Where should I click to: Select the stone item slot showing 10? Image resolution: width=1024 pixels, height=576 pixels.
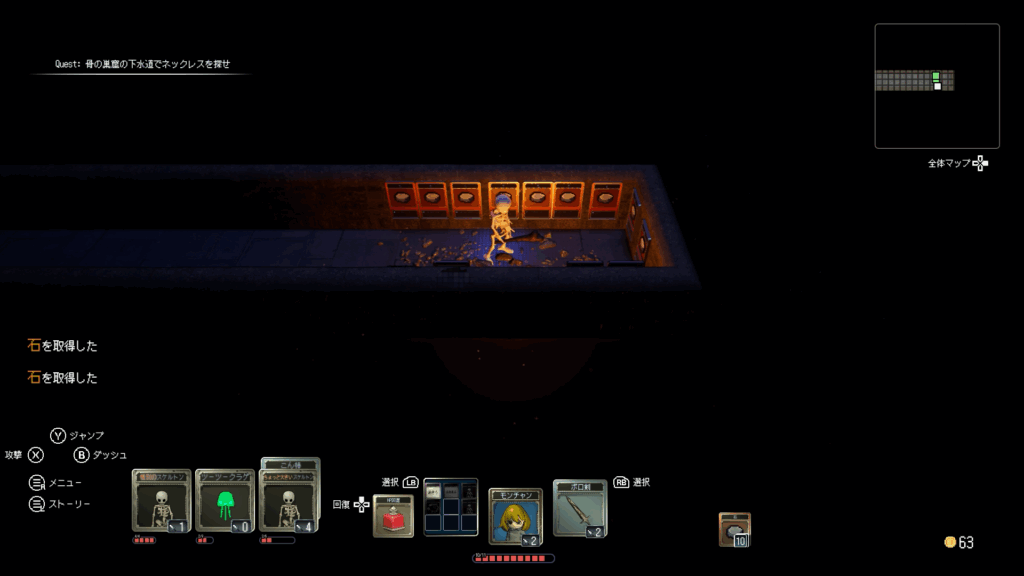tap(735, 530)
